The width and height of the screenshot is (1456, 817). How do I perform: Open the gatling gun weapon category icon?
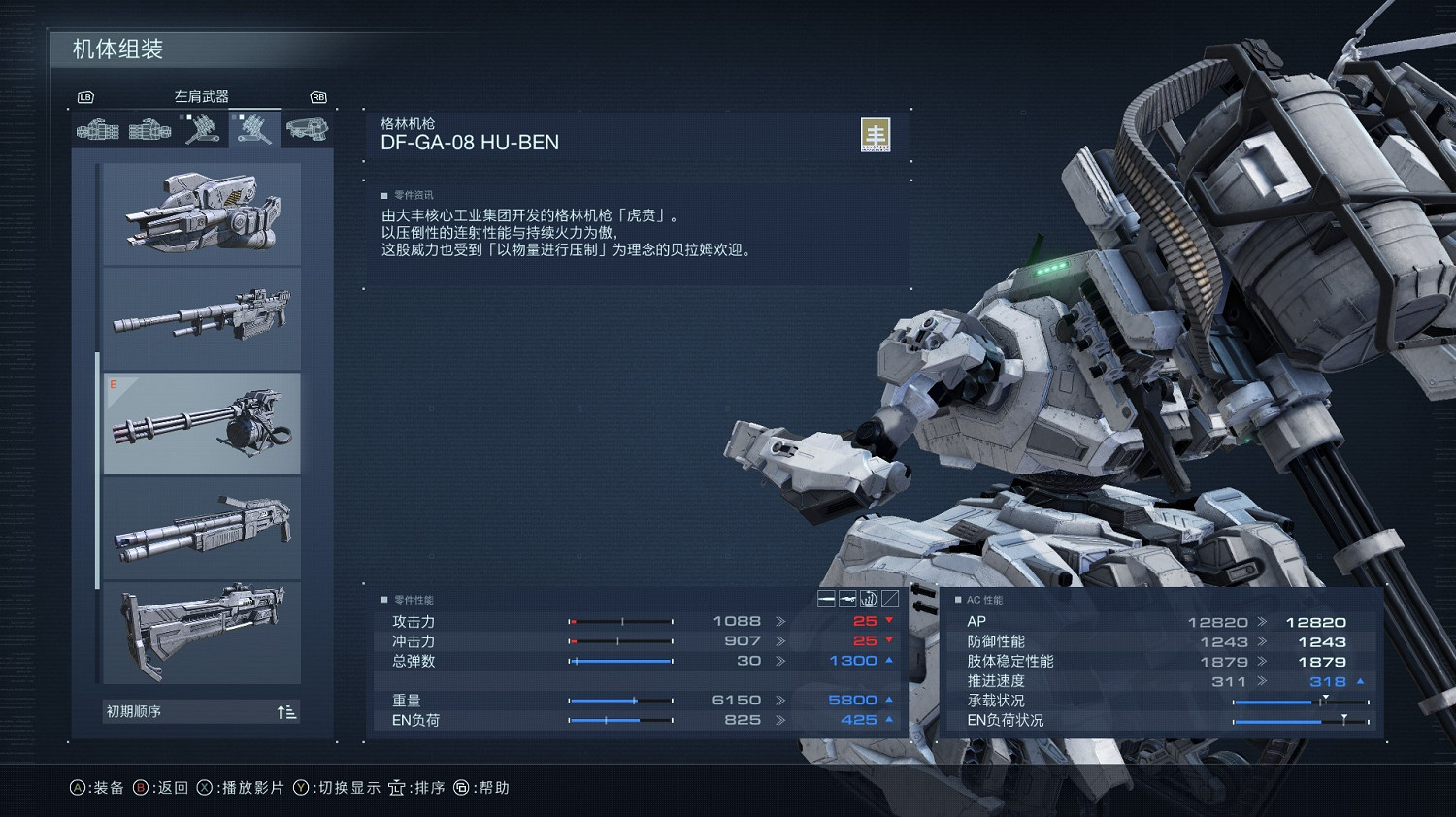[254, 129]
